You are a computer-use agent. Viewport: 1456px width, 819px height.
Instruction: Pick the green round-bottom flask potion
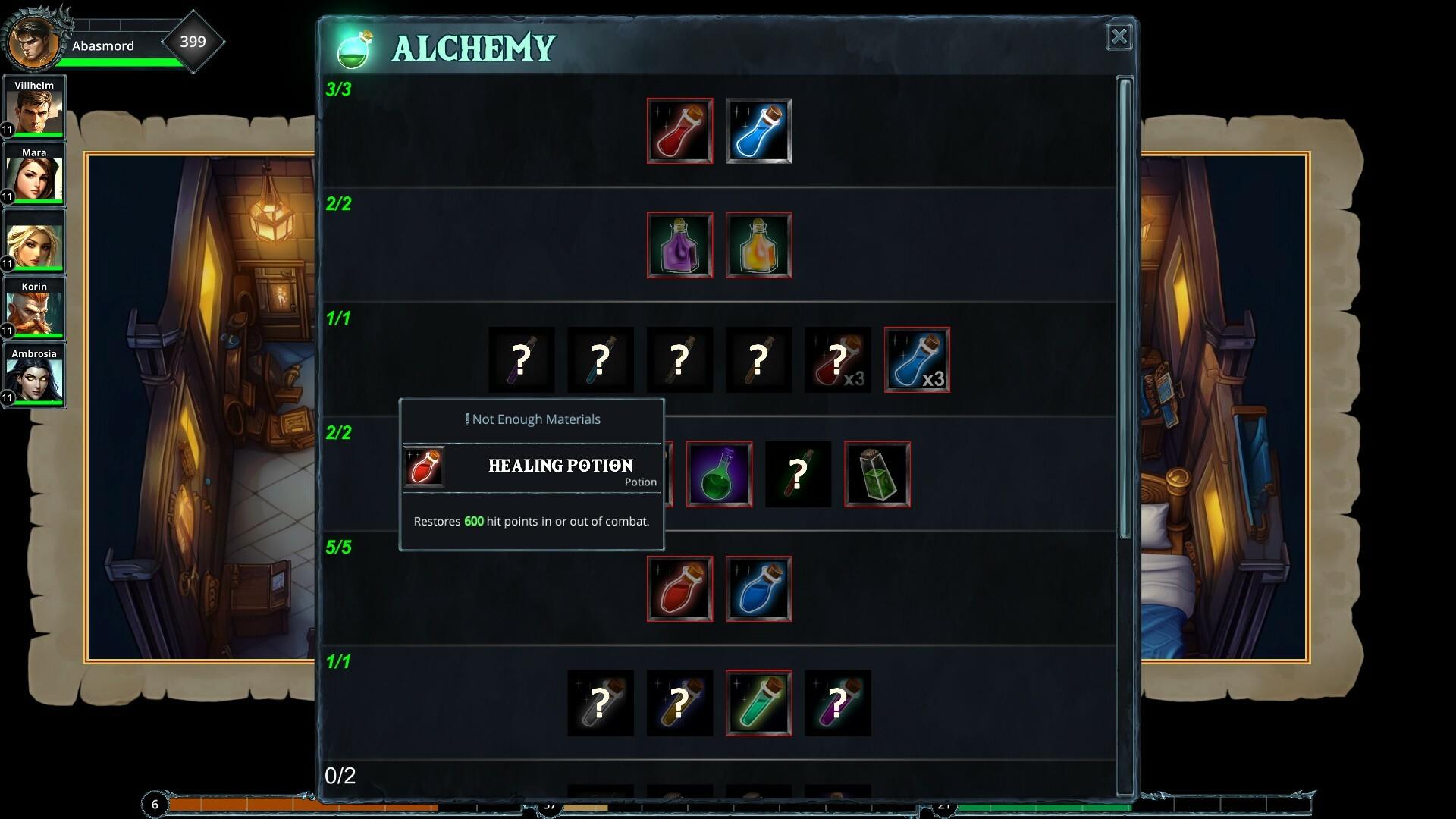coord(719,475)
